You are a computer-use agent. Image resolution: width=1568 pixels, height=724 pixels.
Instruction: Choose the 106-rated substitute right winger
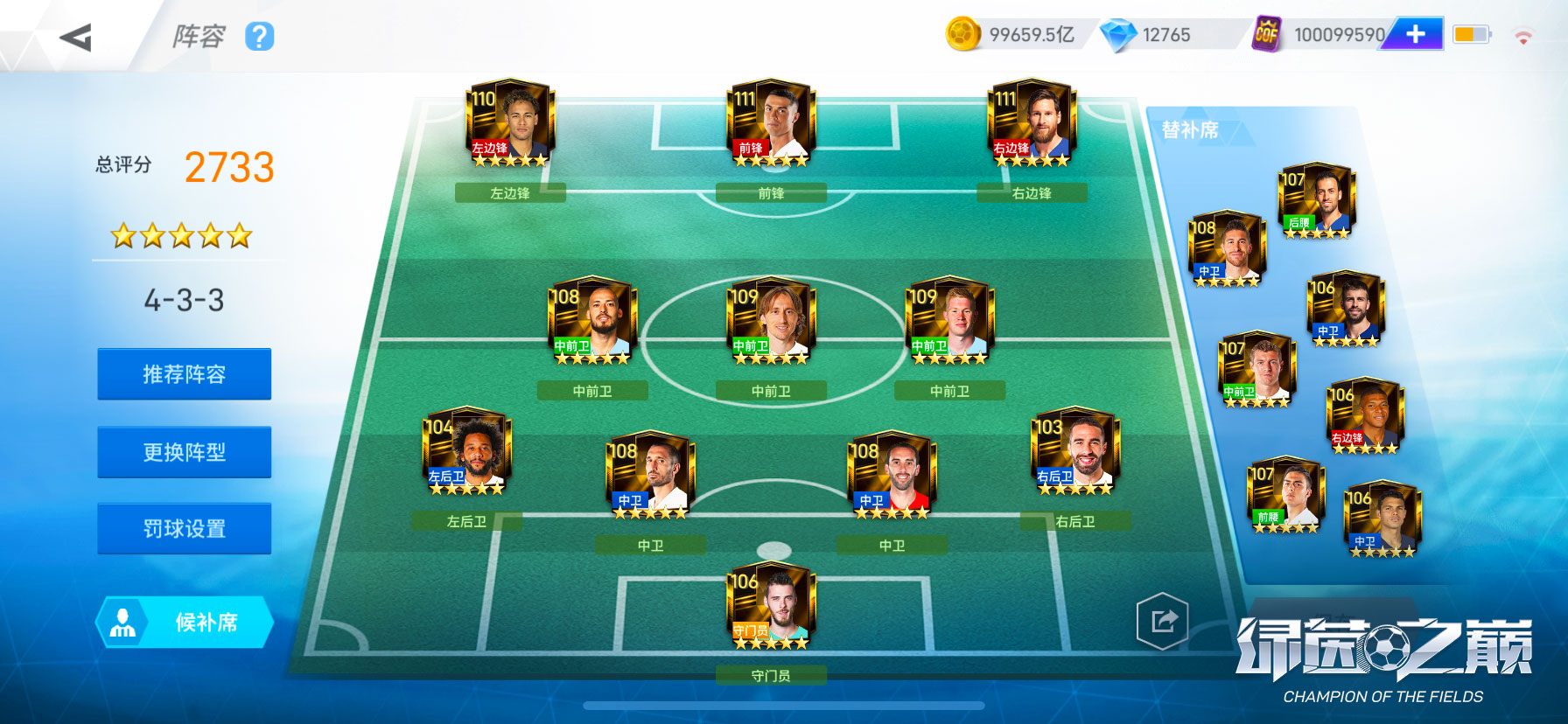coord(1364,415)
